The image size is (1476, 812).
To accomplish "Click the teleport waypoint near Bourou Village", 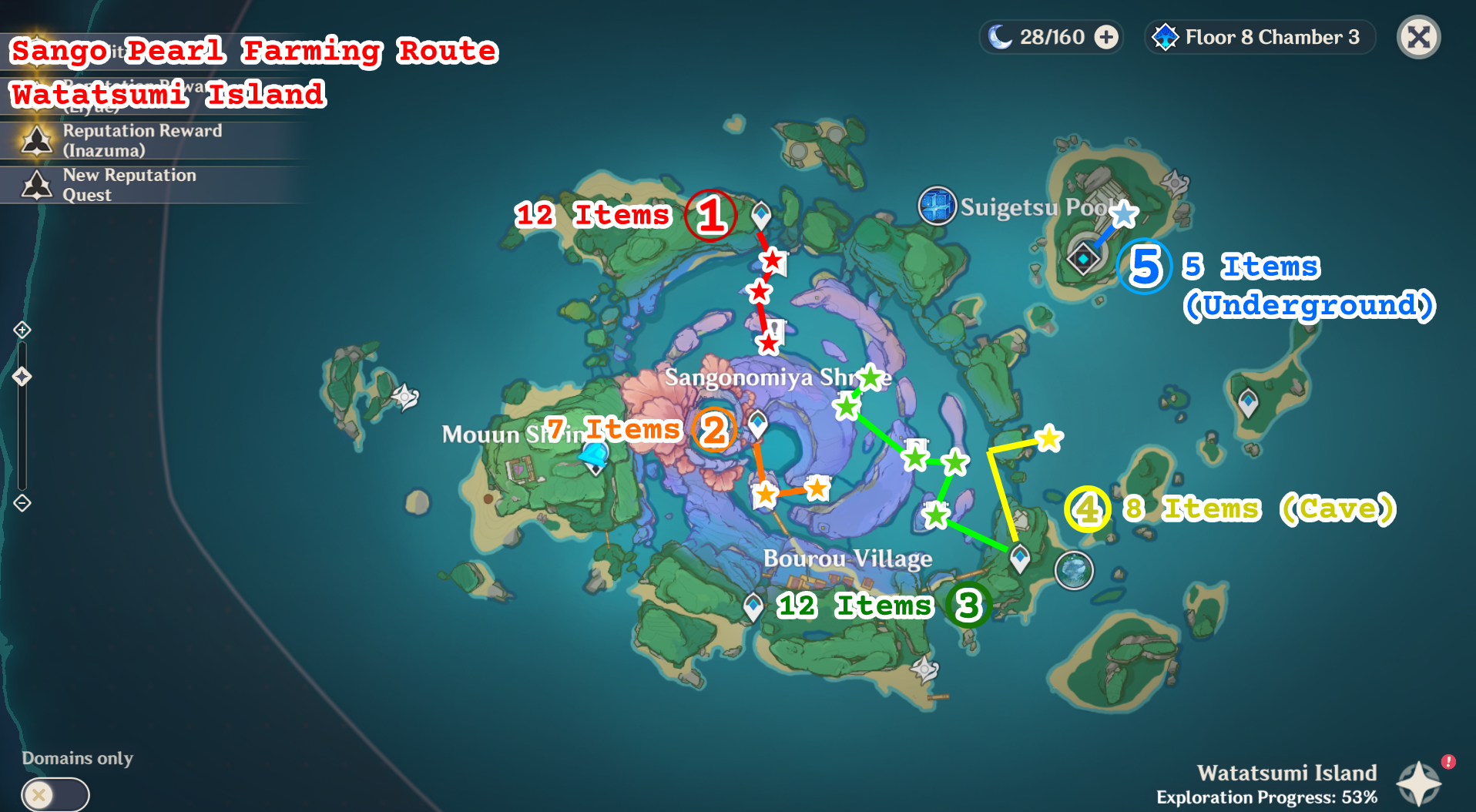I will click(752, 606).
